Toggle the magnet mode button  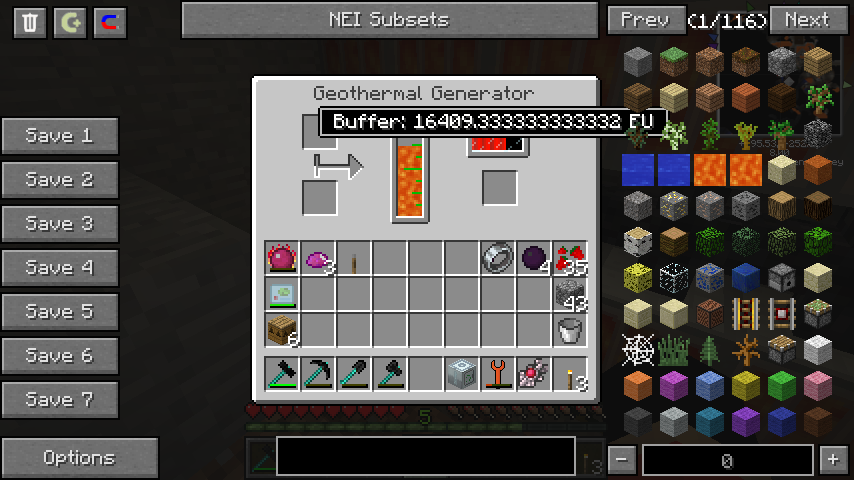tap(110, 23)
